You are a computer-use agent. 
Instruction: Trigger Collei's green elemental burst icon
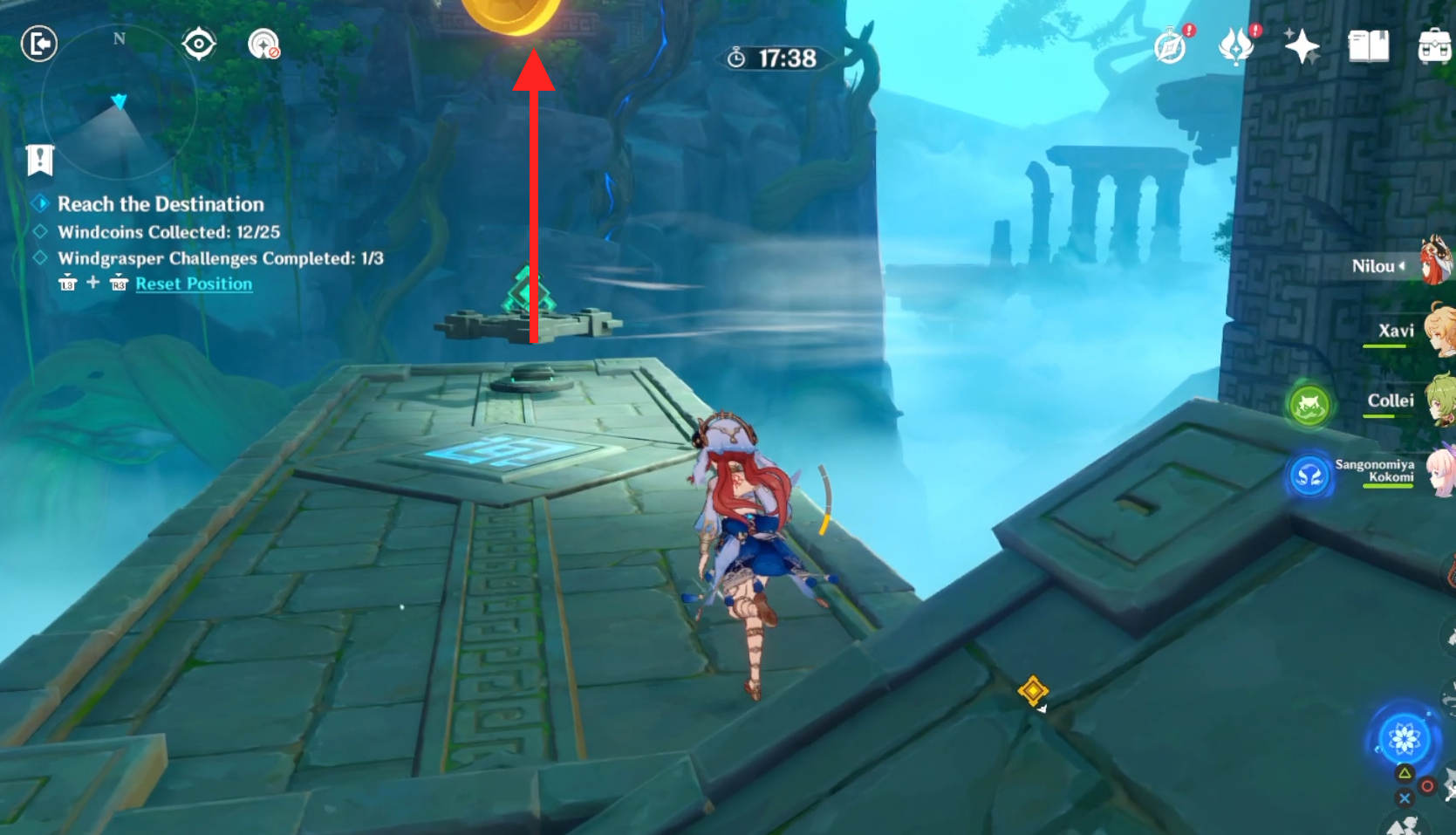1309,405
